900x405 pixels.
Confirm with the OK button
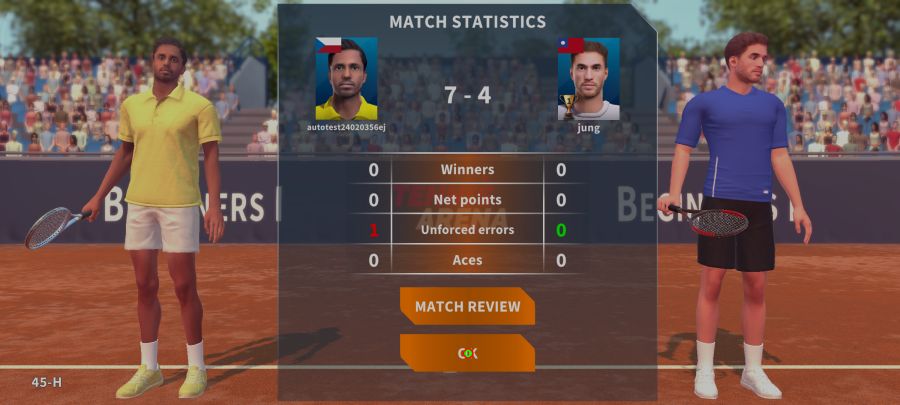click(x=467, y=353)
